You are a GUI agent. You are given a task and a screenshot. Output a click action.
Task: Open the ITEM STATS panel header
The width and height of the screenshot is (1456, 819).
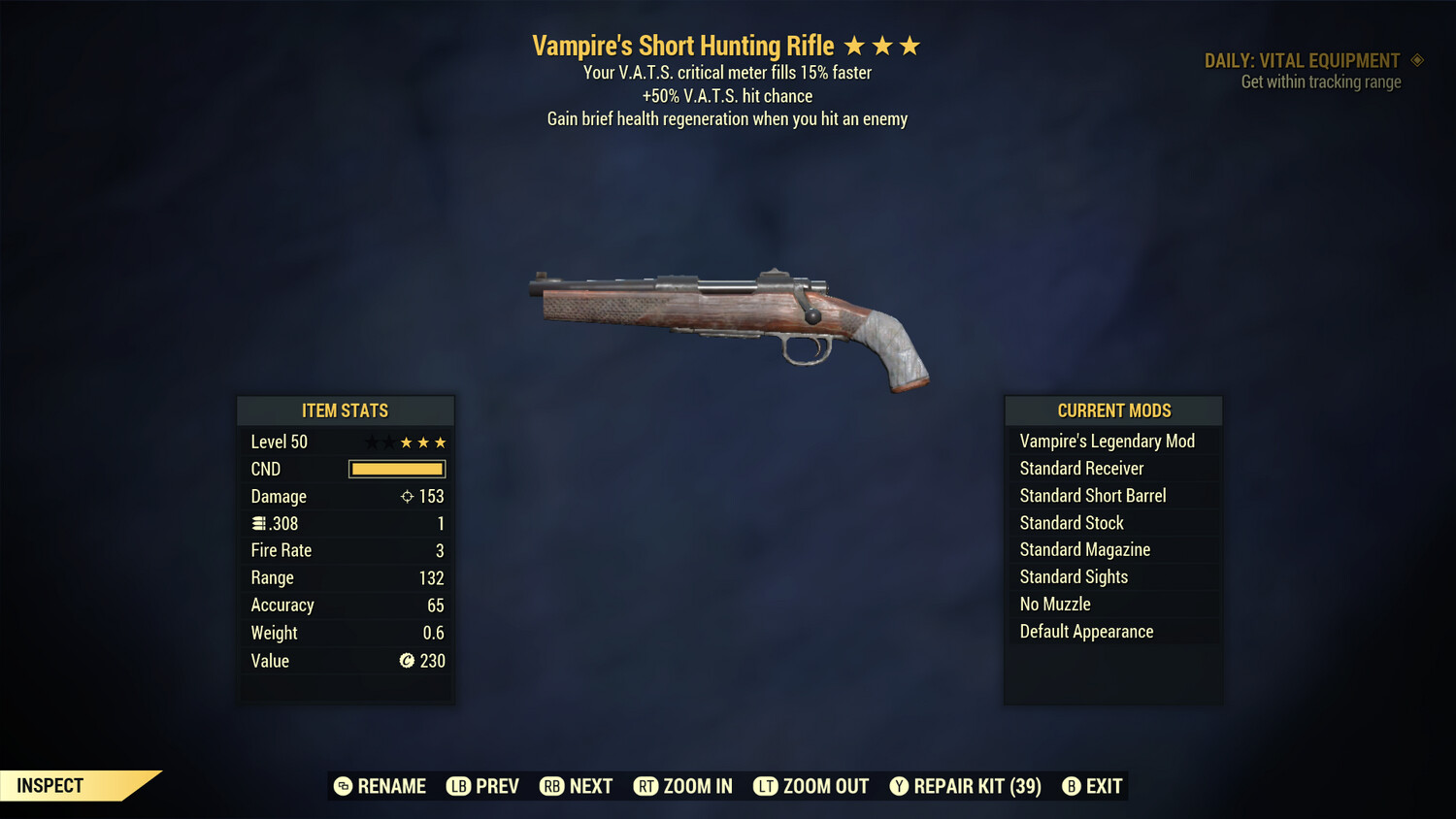click(x=346, y=410)
